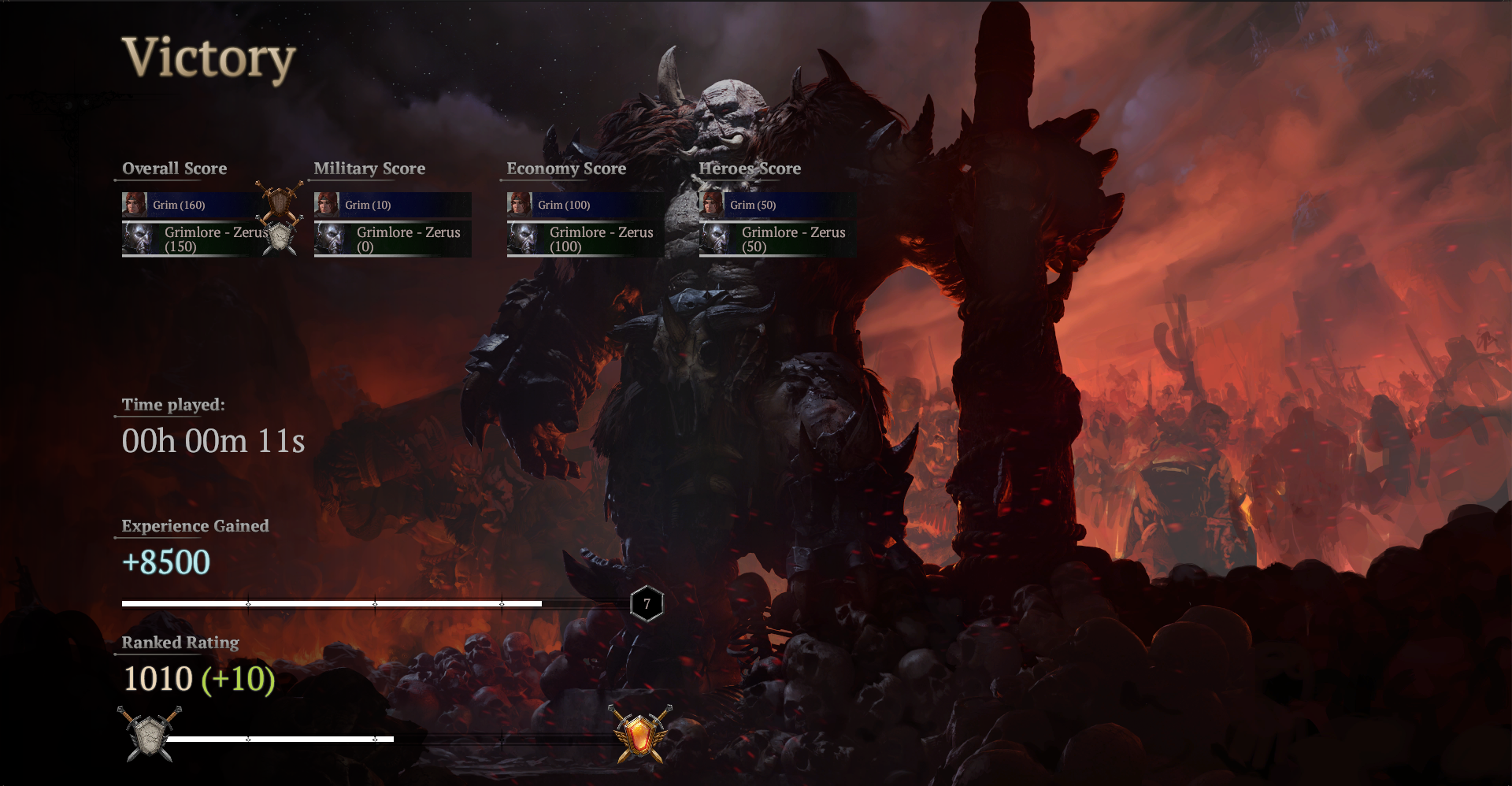The width and height of the screenshot is (1512, 786).
Task: Click the golden next-rank shield emblem
Action: [x=640, y=734]
